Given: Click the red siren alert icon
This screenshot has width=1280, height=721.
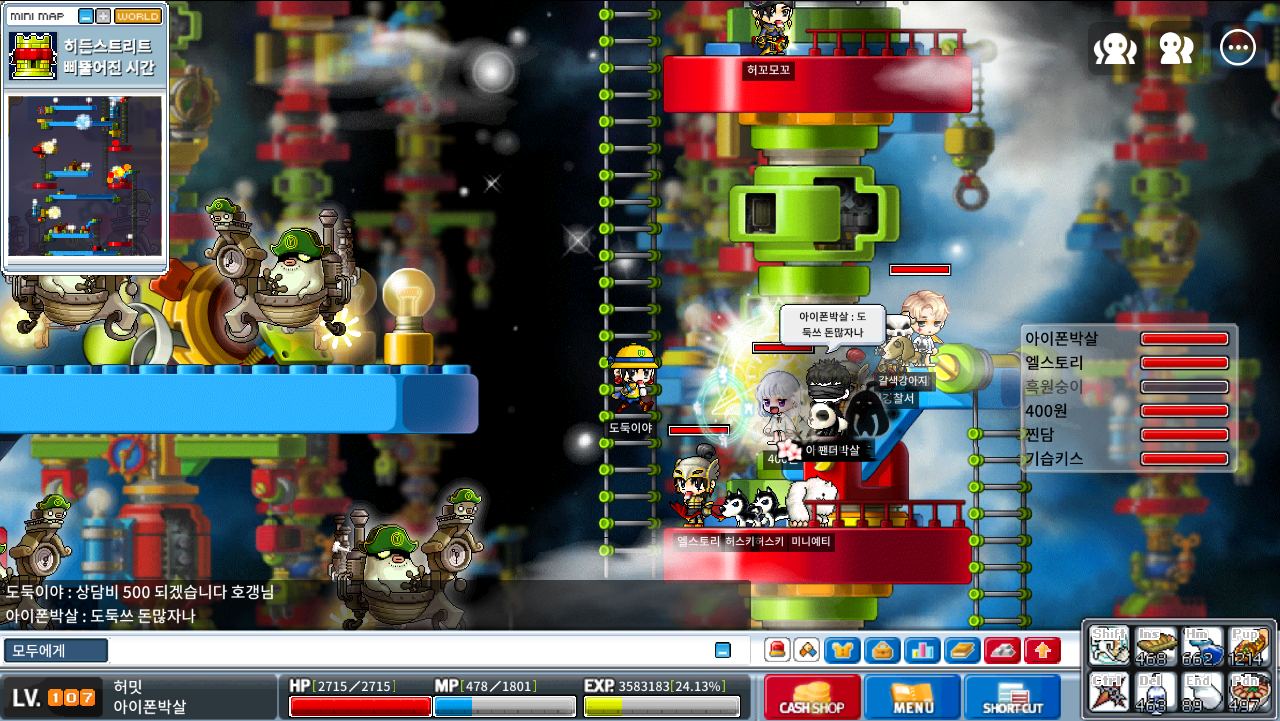Looking at the screenshot, I should click(777, 650).
